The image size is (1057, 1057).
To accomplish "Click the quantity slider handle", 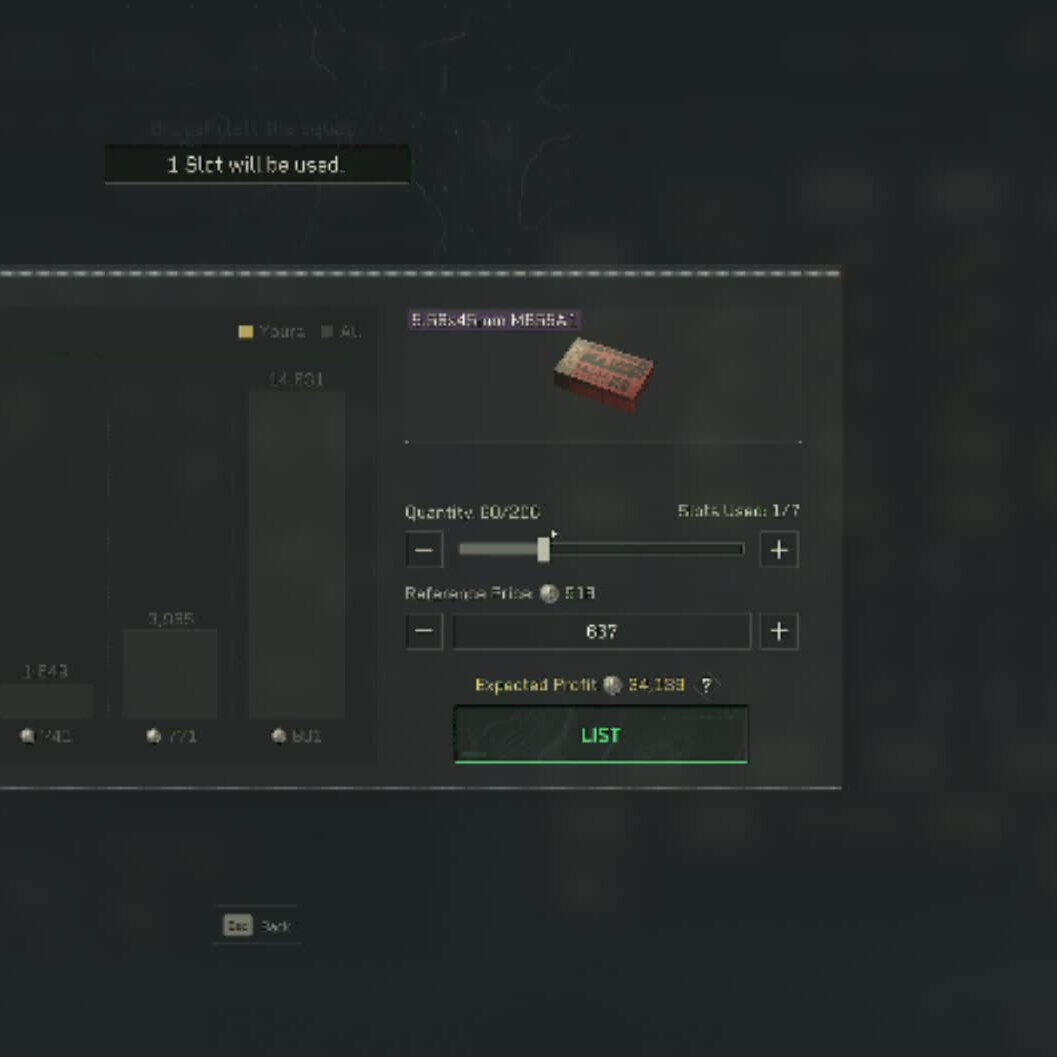I will coord(543,549).
